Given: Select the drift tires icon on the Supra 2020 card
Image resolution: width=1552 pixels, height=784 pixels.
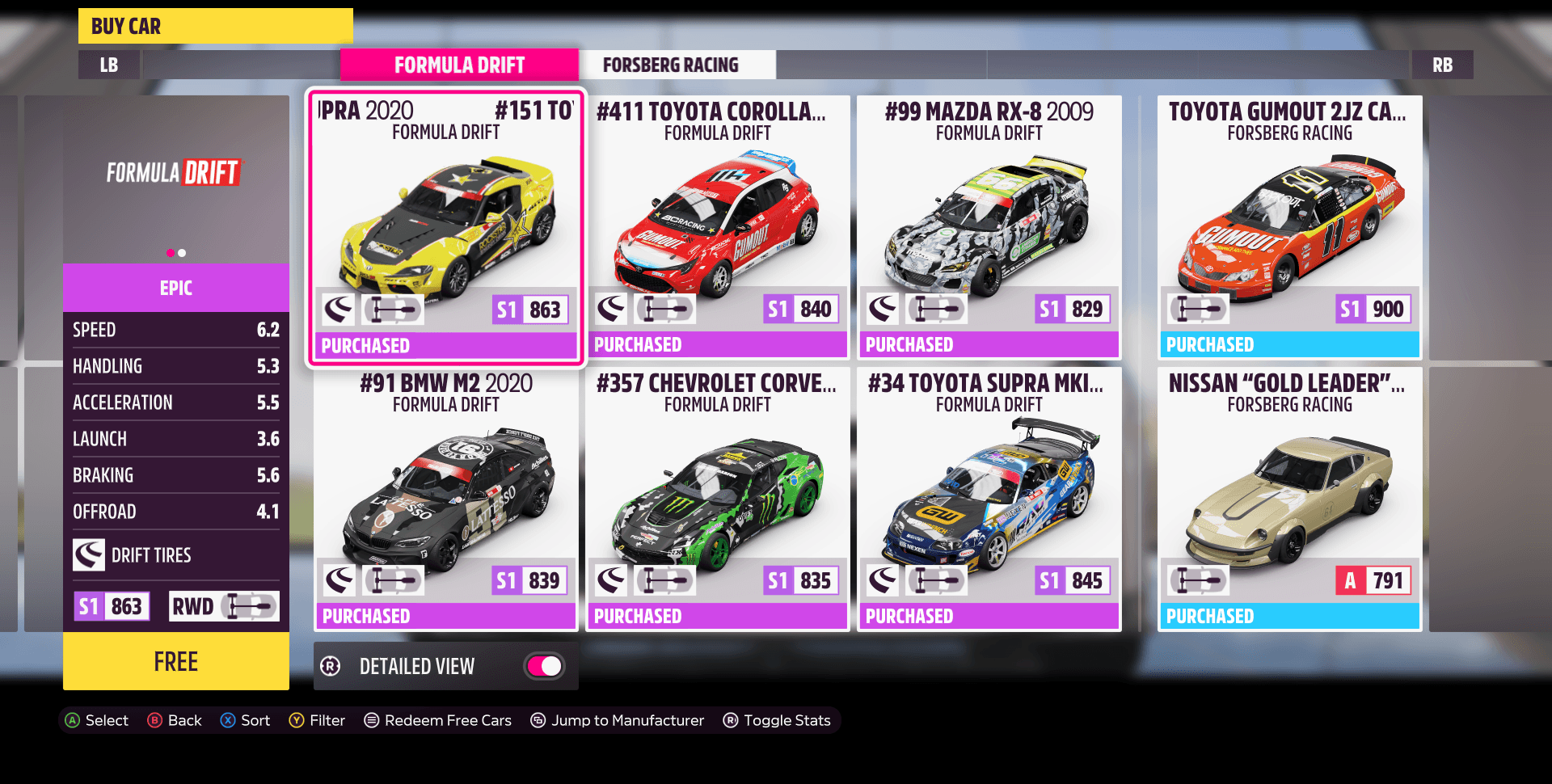Looking at the screenshot, I should coord(339,309).
